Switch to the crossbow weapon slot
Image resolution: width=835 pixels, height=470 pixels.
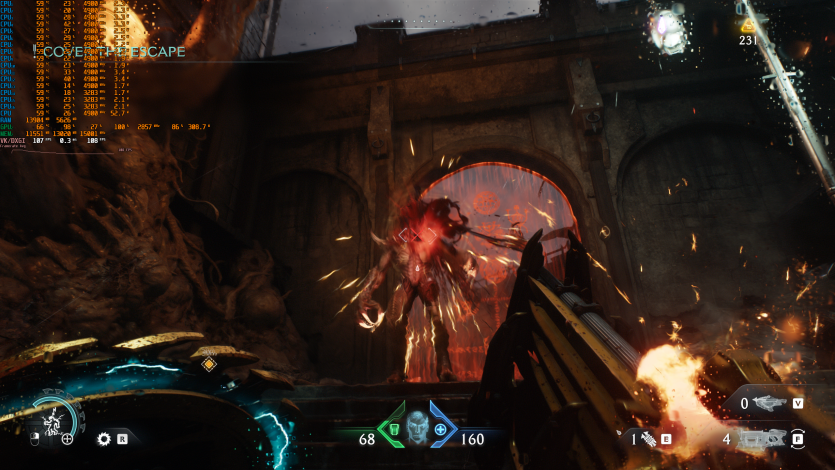point(770,403)
